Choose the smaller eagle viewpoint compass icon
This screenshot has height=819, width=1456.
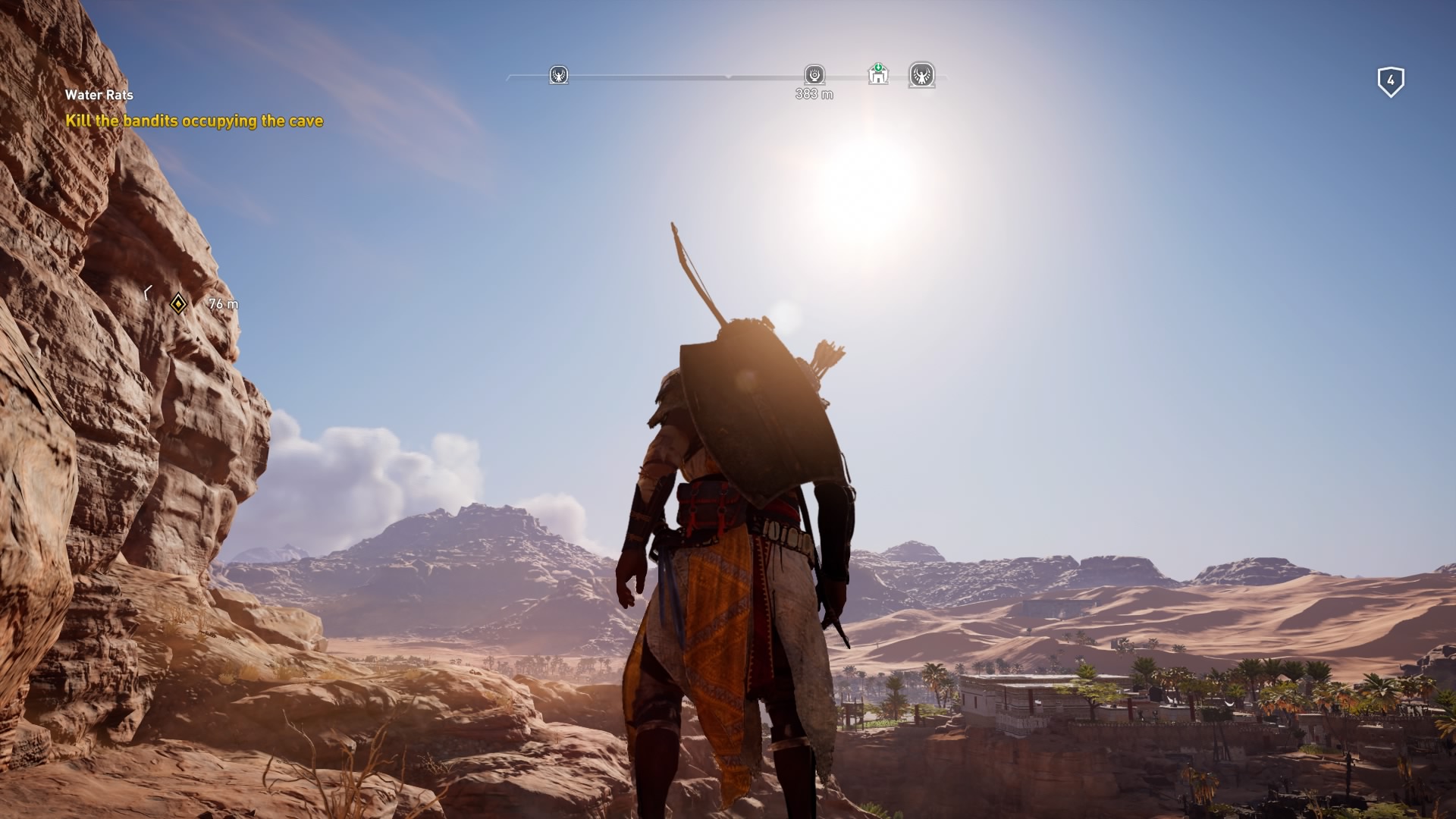(559, 75)
